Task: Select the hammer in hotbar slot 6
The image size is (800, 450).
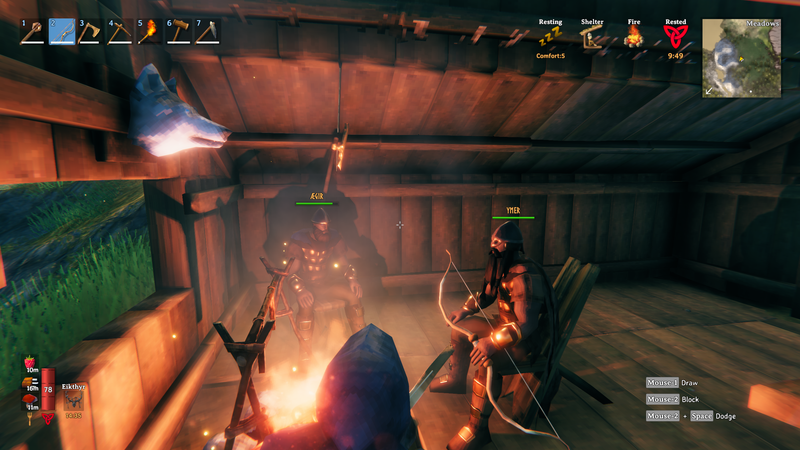Action: (178, 32)
